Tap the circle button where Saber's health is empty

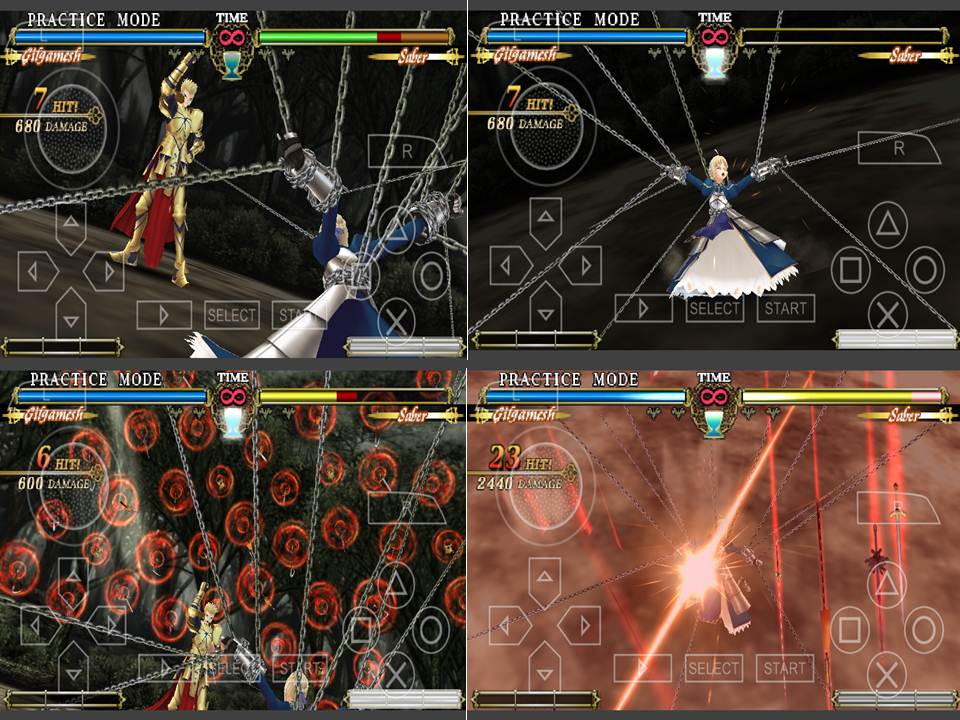pos(924,268)
